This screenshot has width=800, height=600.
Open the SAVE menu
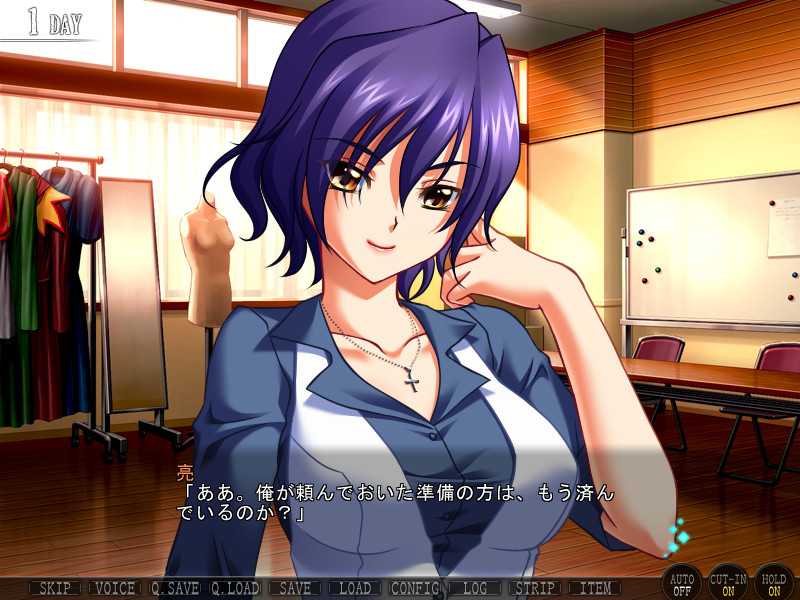(295, 588)
